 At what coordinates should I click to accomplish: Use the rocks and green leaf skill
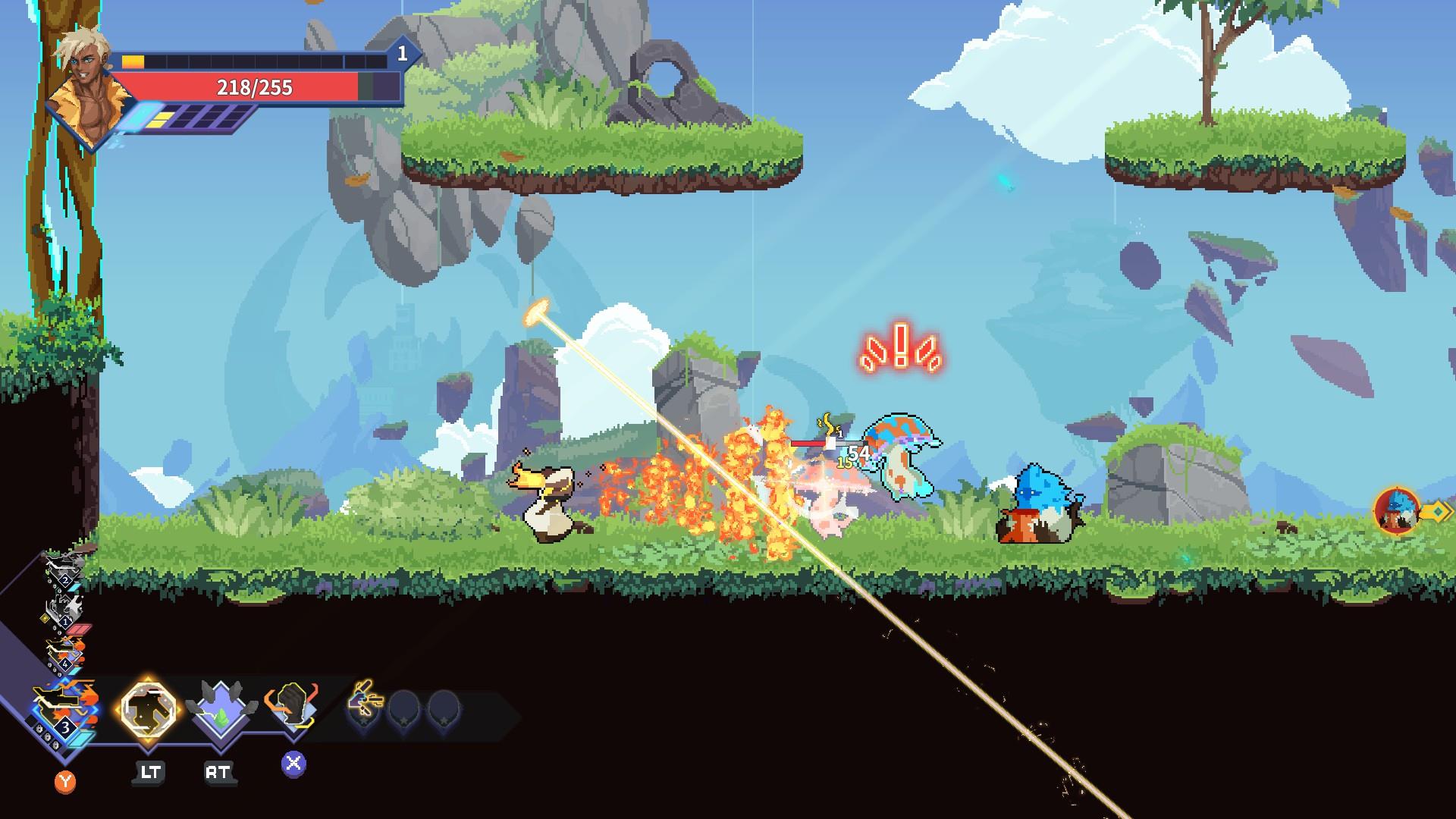coord(220,711)
